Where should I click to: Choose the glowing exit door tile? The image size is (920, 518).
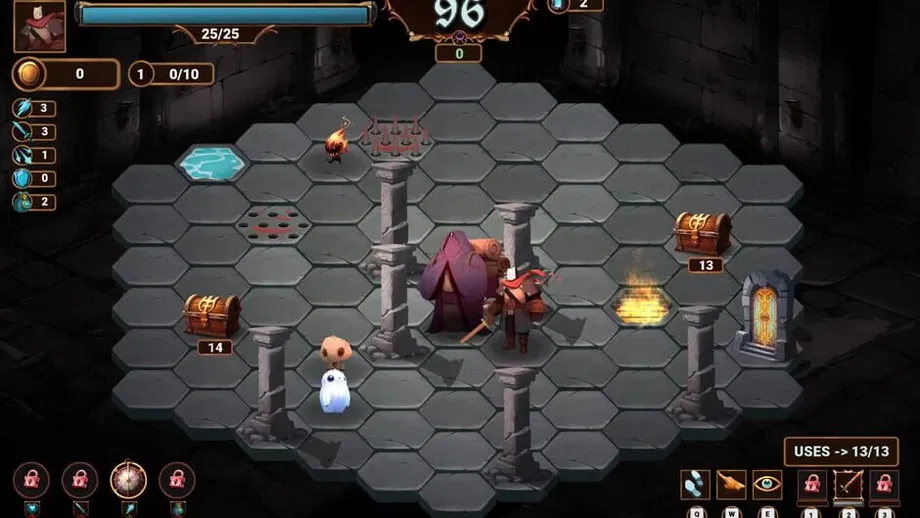point(764,315)
